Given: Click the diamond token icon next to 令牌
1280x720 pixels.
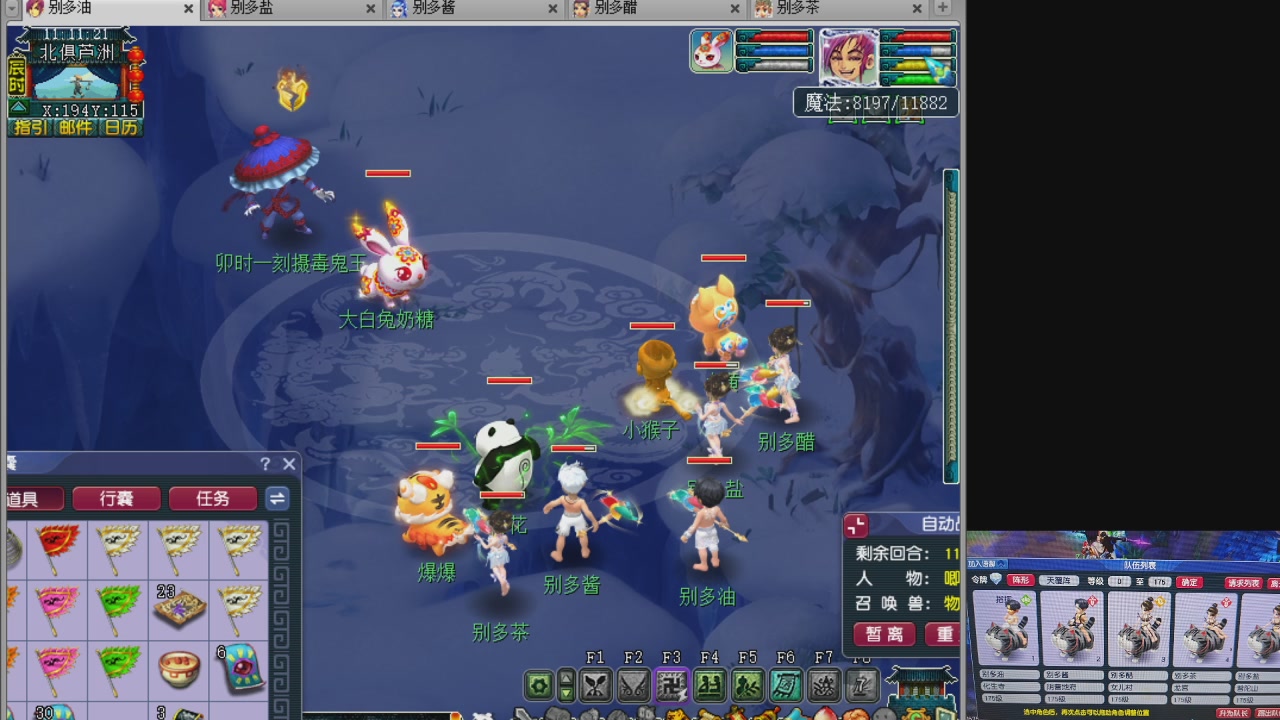Looking at the screenshot, I should click(996, 579).
